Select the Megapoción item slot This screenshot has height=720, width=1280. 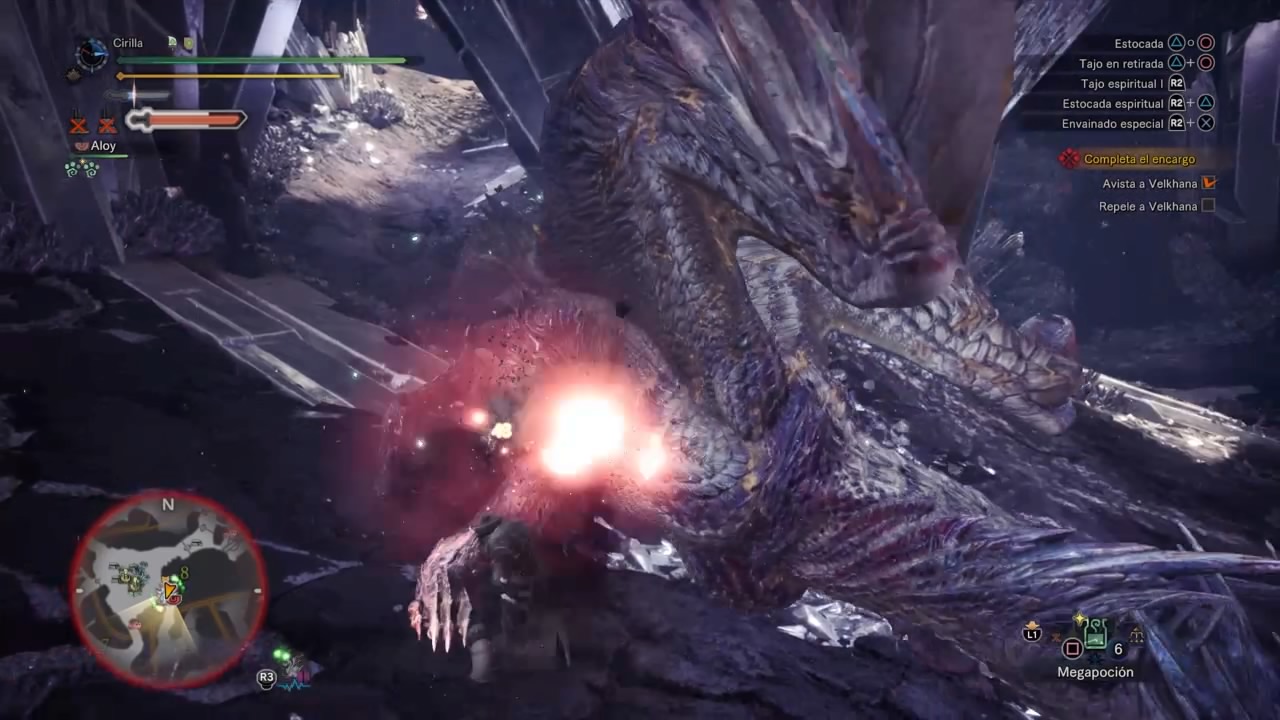[1096, 634]
